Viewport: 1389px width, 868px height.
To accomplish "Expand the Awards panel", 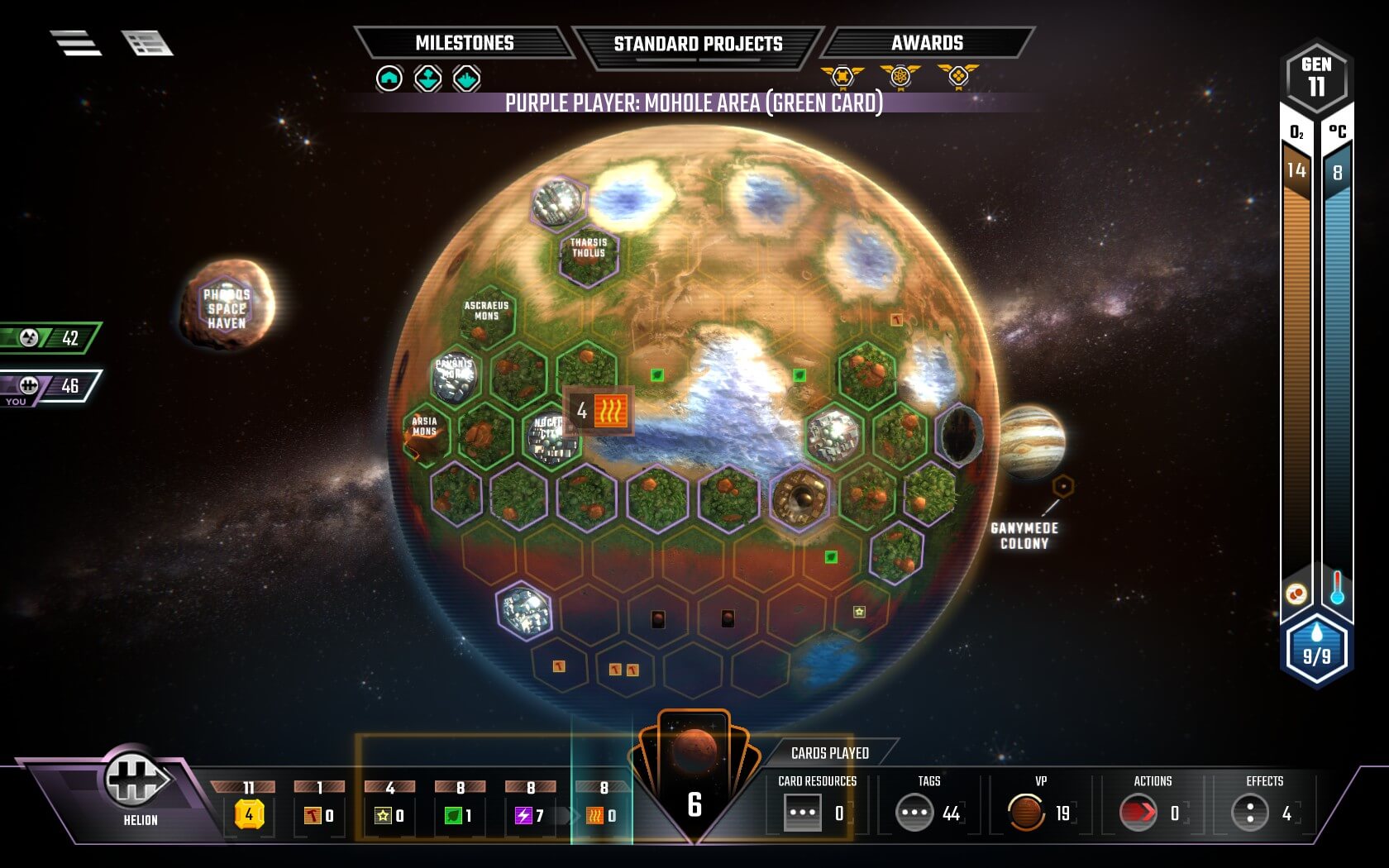I will pyautogui.click(x=928, y=42).
